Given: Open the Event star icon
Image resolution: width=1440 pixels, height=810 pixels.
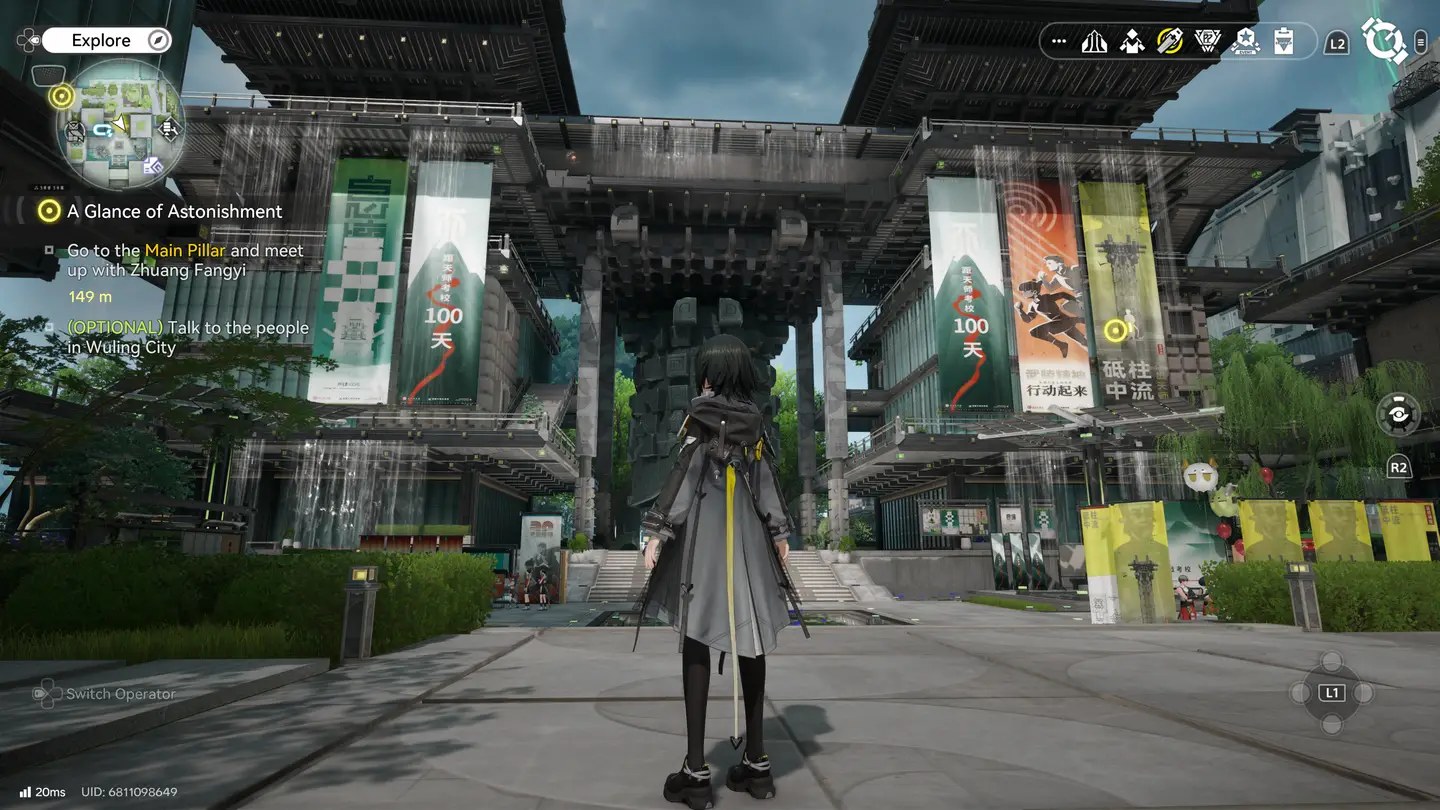Looking at the screenshot, I should tap(1246, 42).
